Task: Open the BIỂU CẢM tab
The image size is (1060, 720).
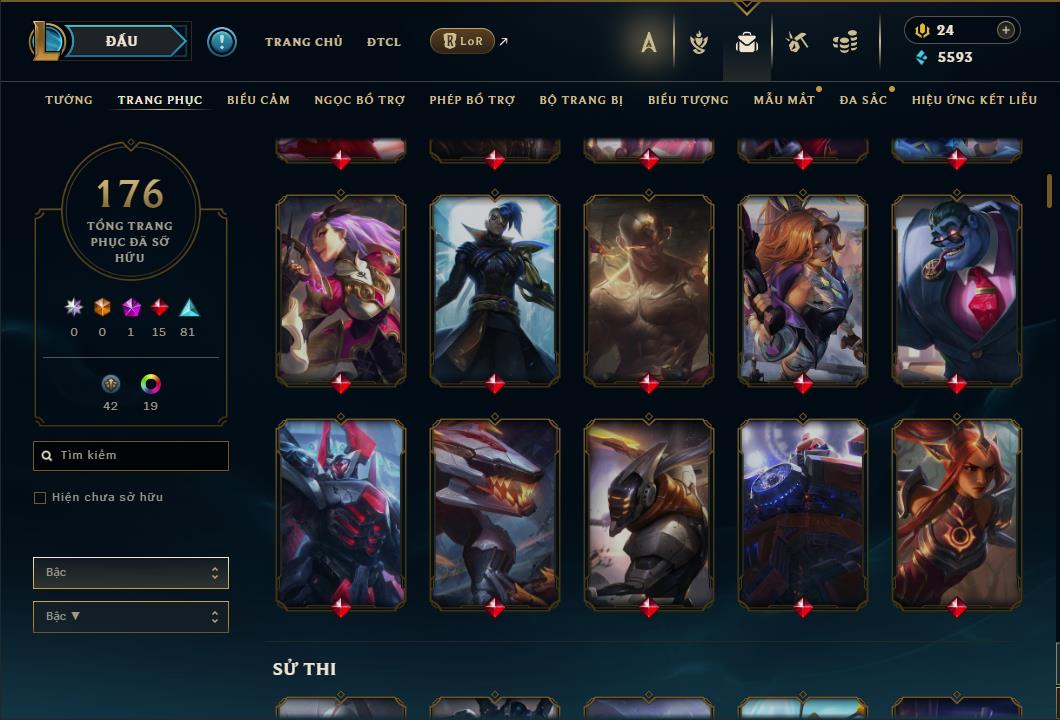Action: 258,100
